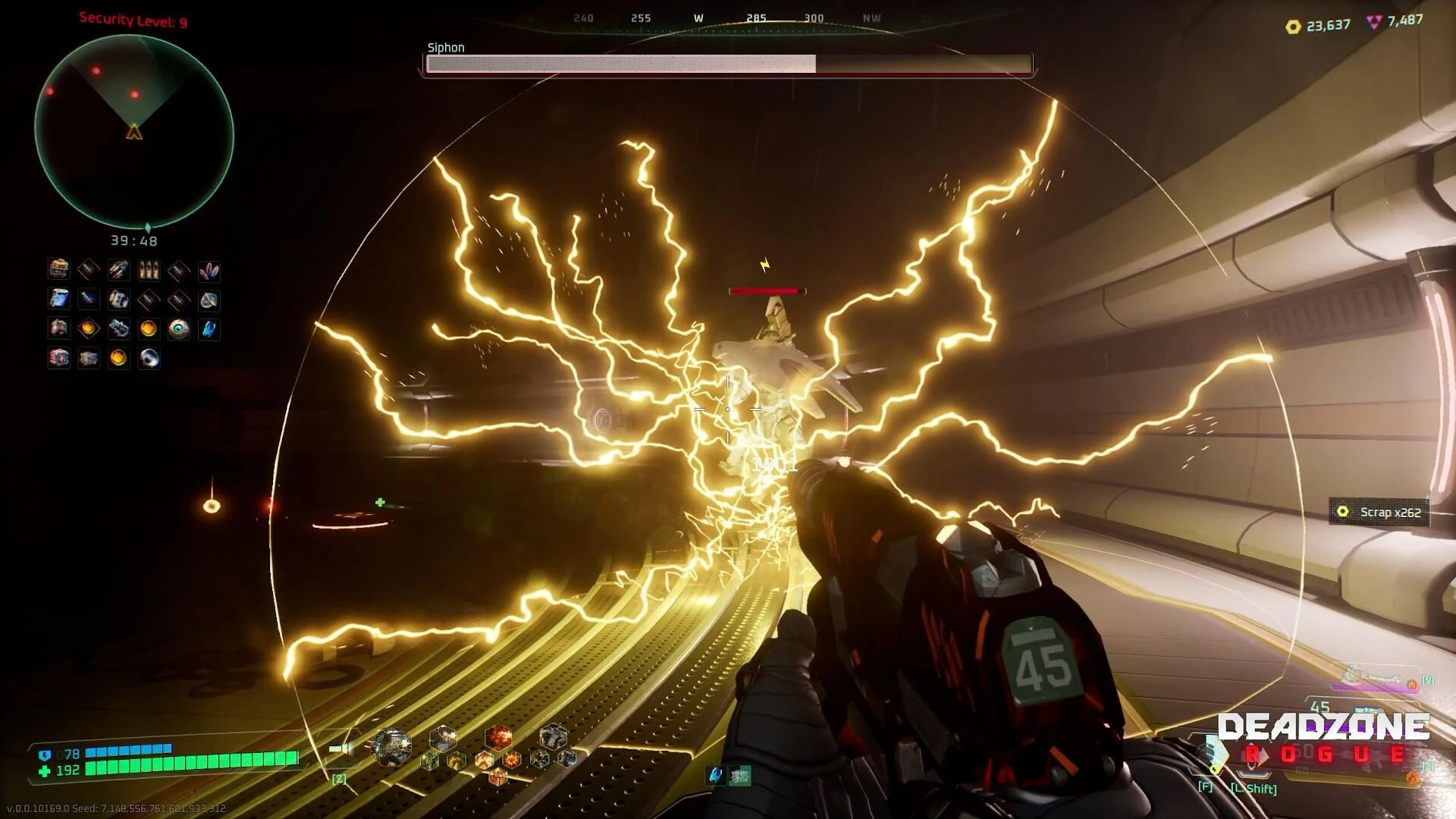Viewport: 1456px width, 819px height.
Task: Select the red-blue feathers perk icon
Action: pyautogui.click(x=209, y=271)
